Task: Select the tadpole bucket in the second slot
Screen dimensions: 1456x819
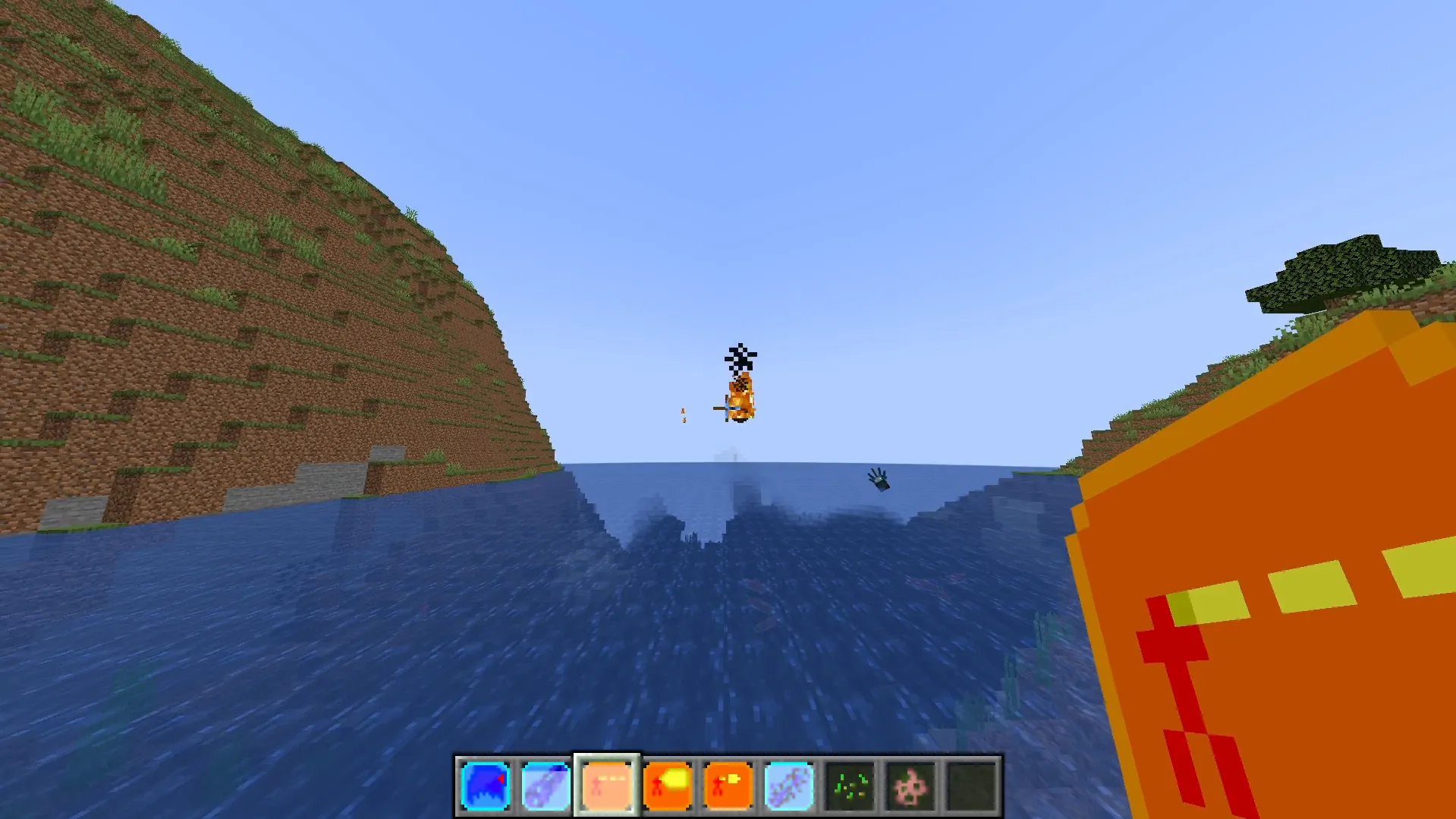Action: pyautogui.click(x=546, y=786)
